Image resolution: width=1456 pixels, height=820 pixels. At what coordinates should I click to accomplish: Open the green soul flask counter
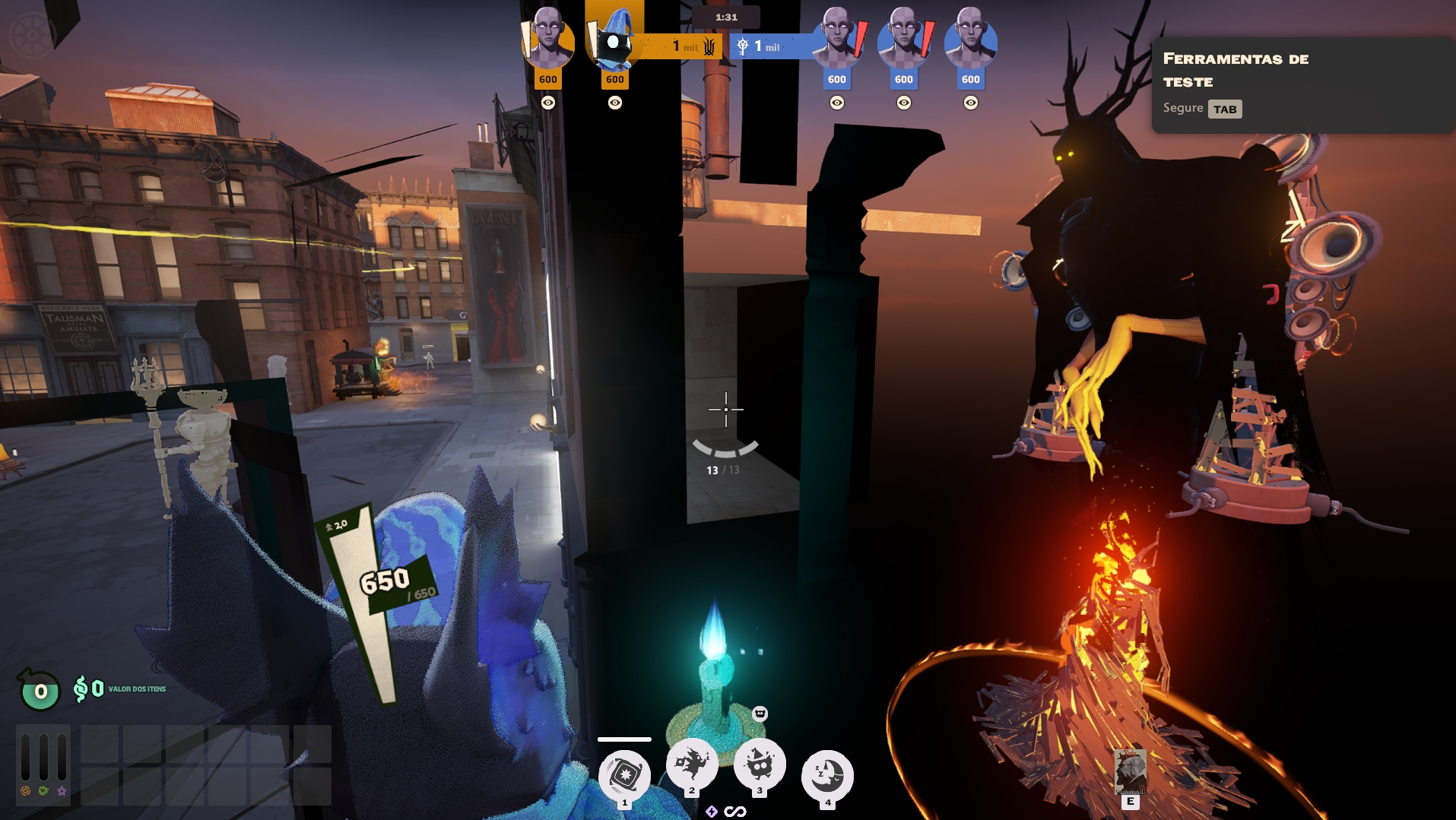click(x=40, y=691)
